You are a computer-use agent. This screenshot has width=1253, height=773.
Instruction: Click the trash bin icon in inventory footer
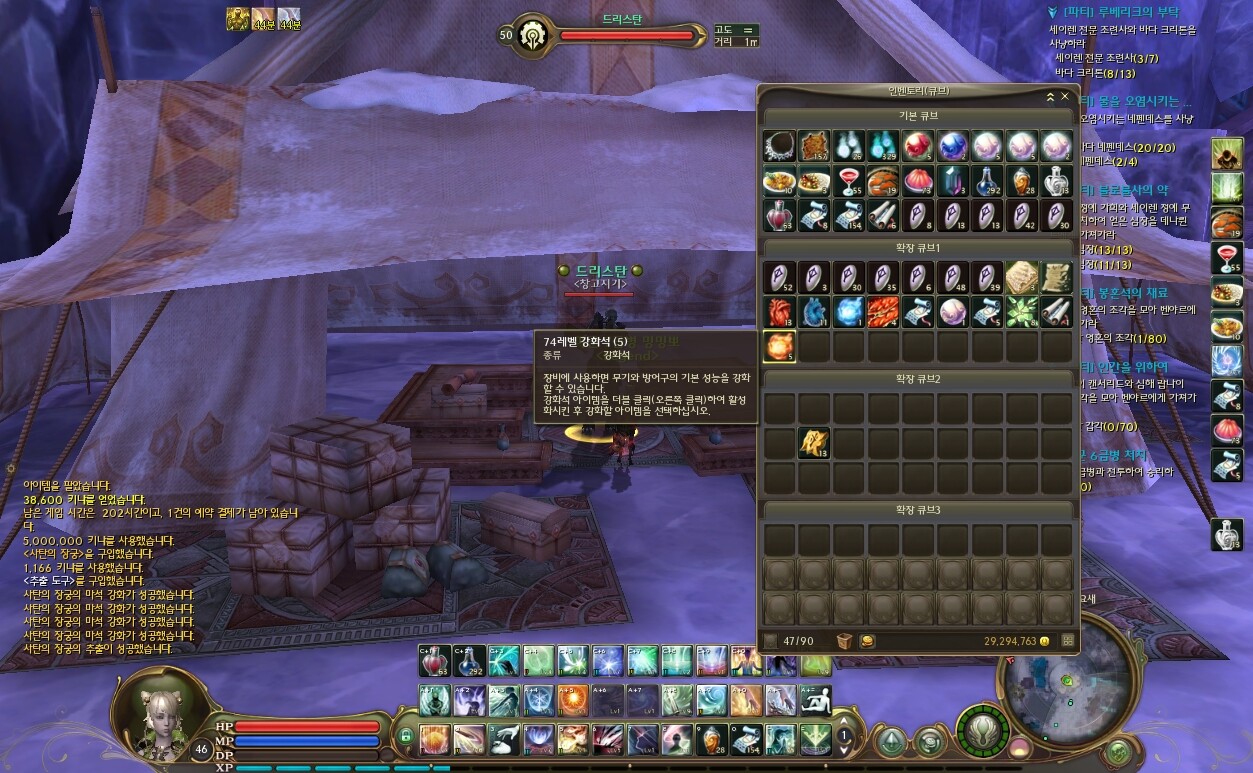tap(845, 640)
